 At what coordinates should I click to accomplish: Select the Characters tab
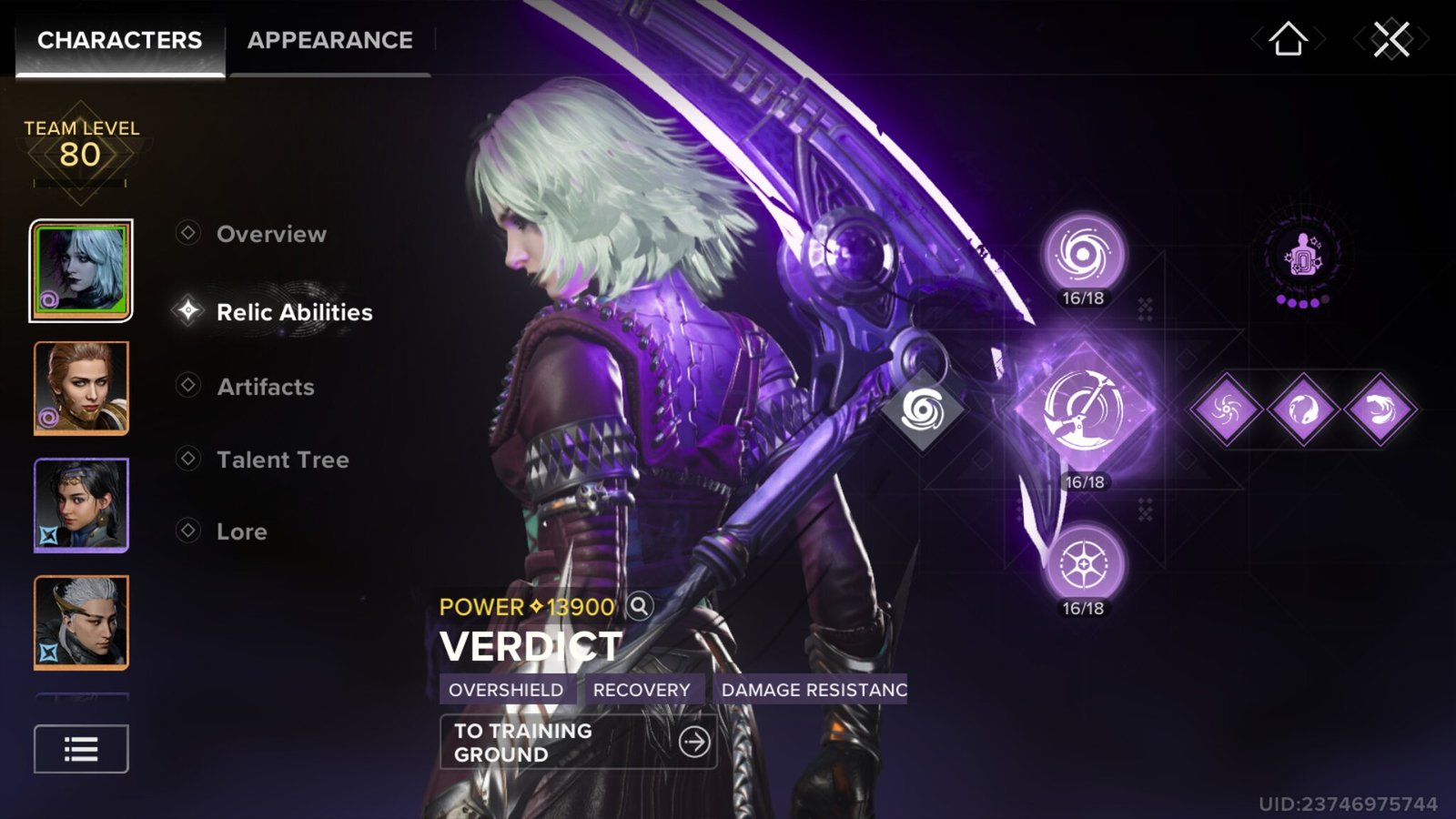pyautogui.click(x=119, y=41)
